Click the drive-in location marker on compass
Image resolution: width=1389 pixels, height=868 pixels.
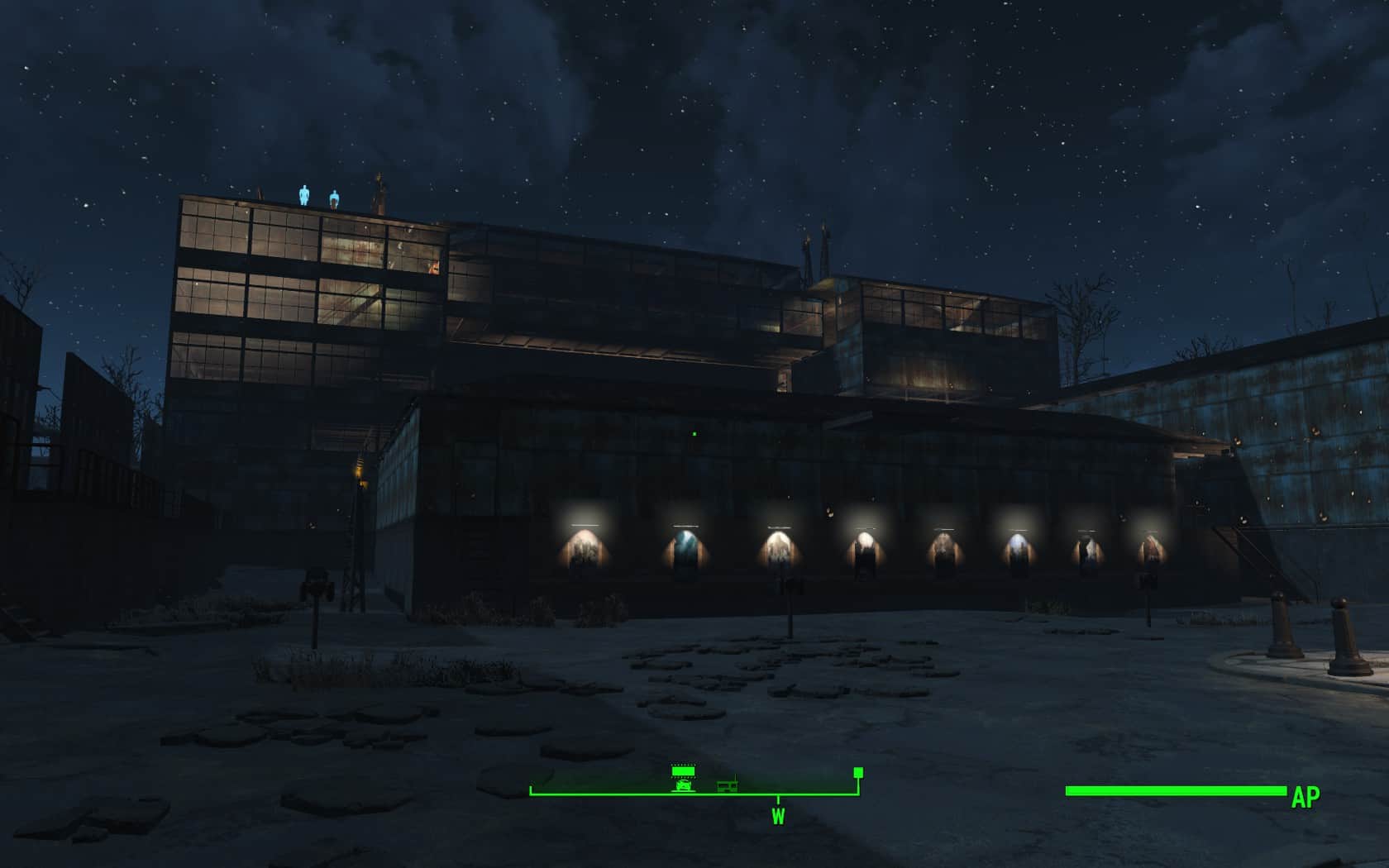click(x=683, y=779)
